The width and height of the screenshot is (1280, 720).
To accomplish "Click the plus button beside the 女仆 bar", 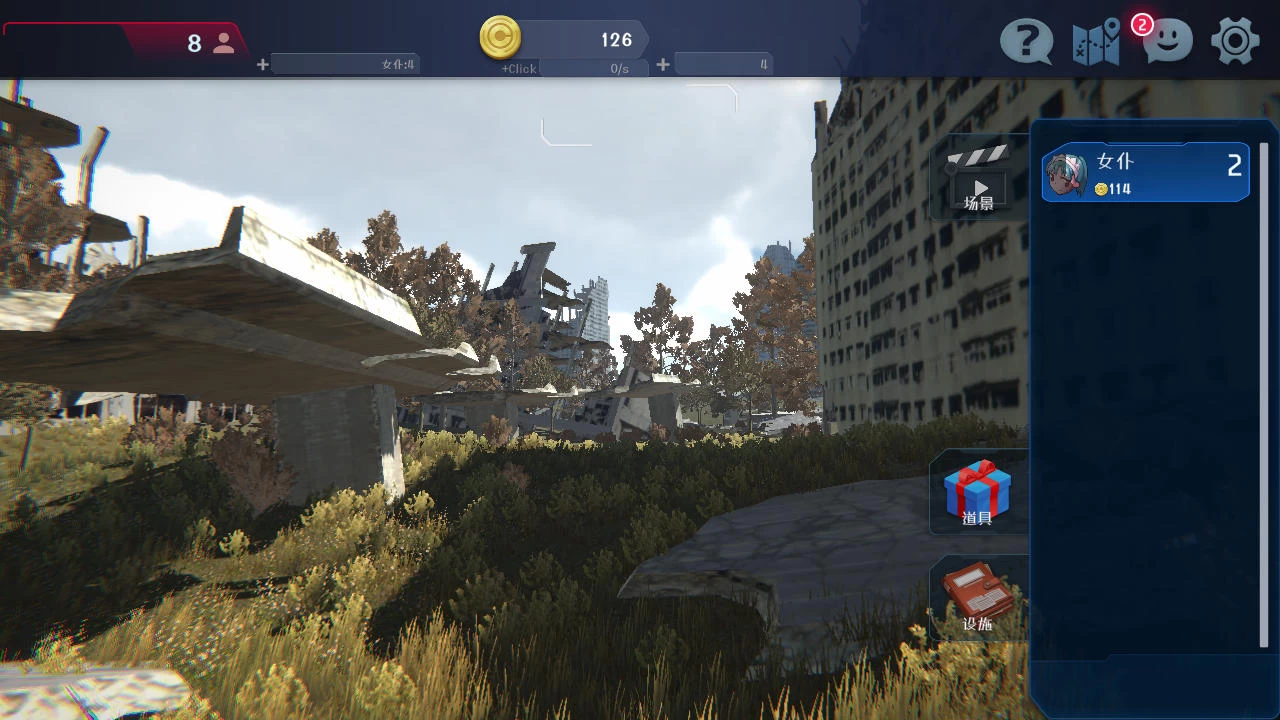I will coord(263,65).
